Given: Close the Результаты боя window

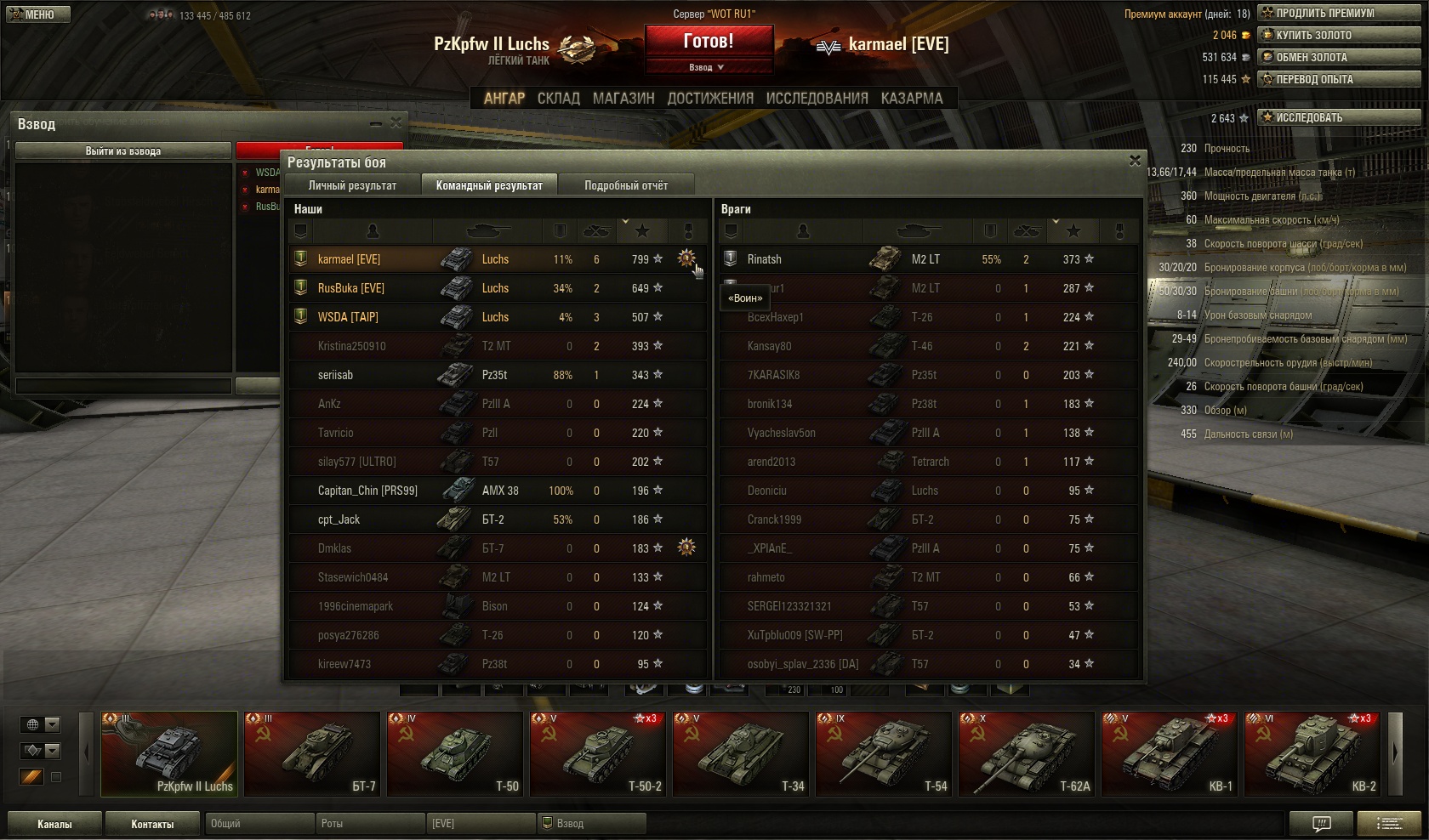Looking at the screenshot, I should (1135, 161).
